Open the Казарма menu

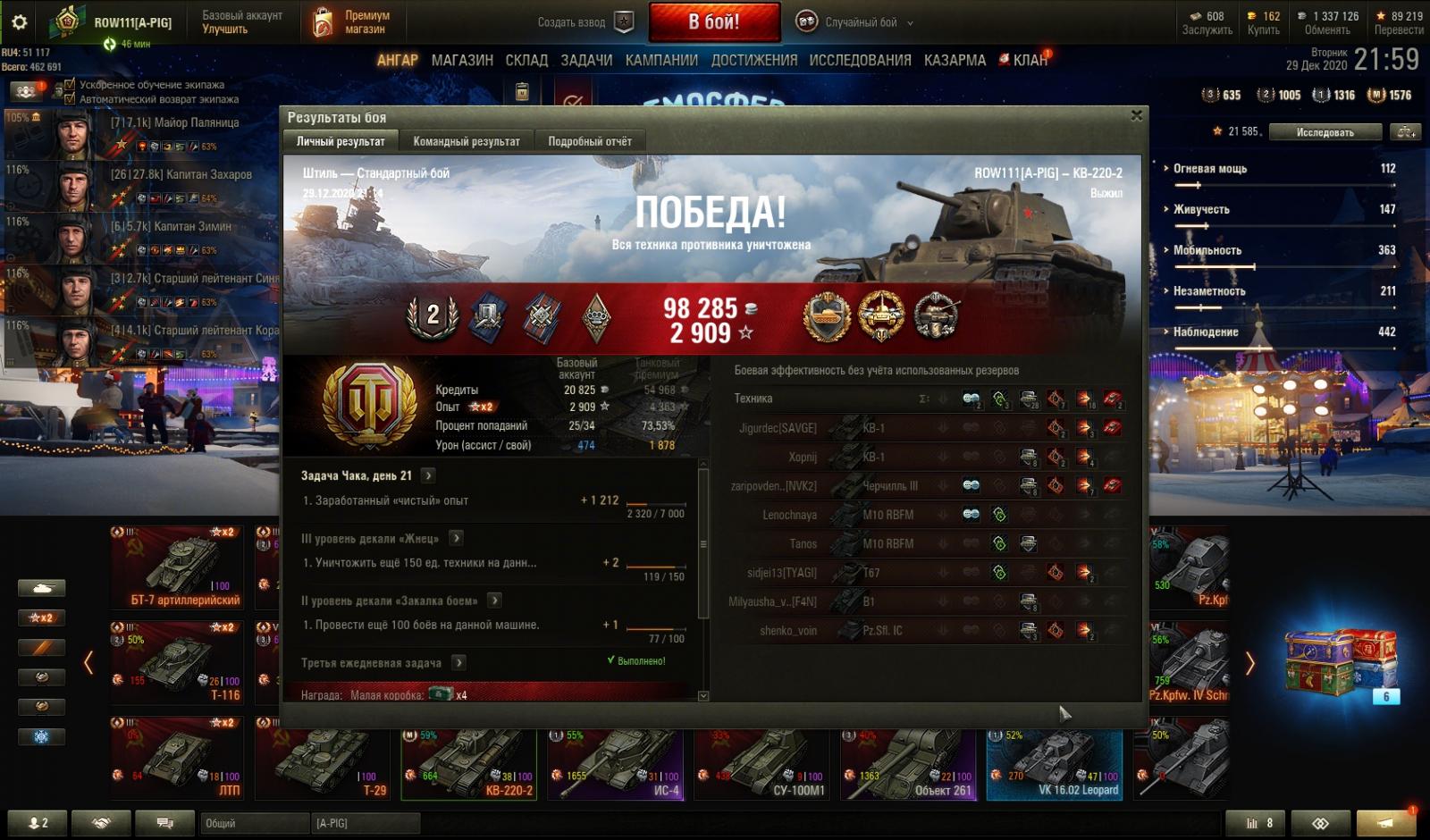955,60
